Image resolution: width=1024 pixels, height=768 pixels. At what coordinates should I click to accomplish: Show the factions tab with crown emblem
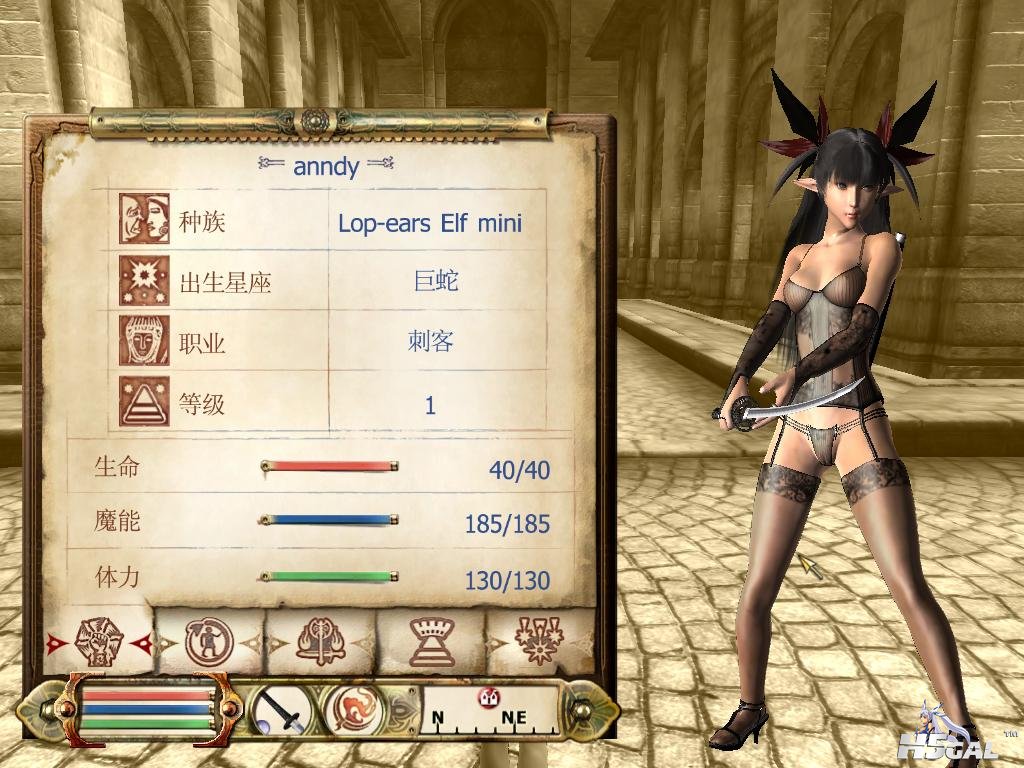(431, 641)
